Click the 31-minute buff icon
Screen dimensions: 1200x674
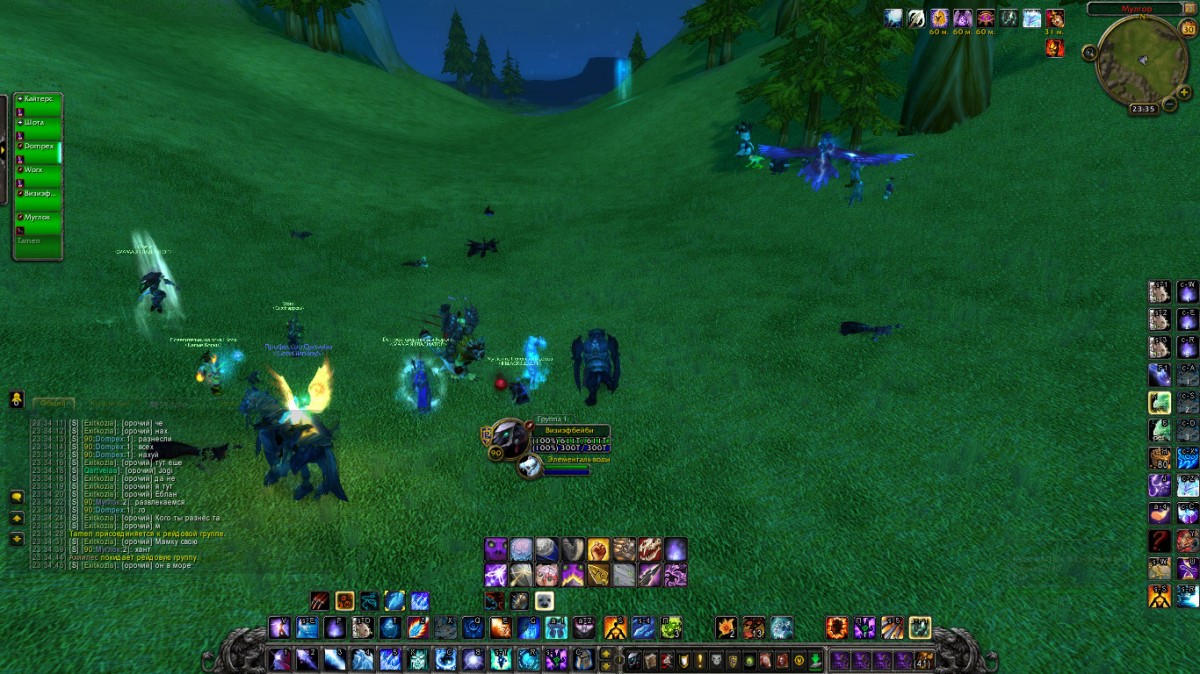pos(1055,18)
